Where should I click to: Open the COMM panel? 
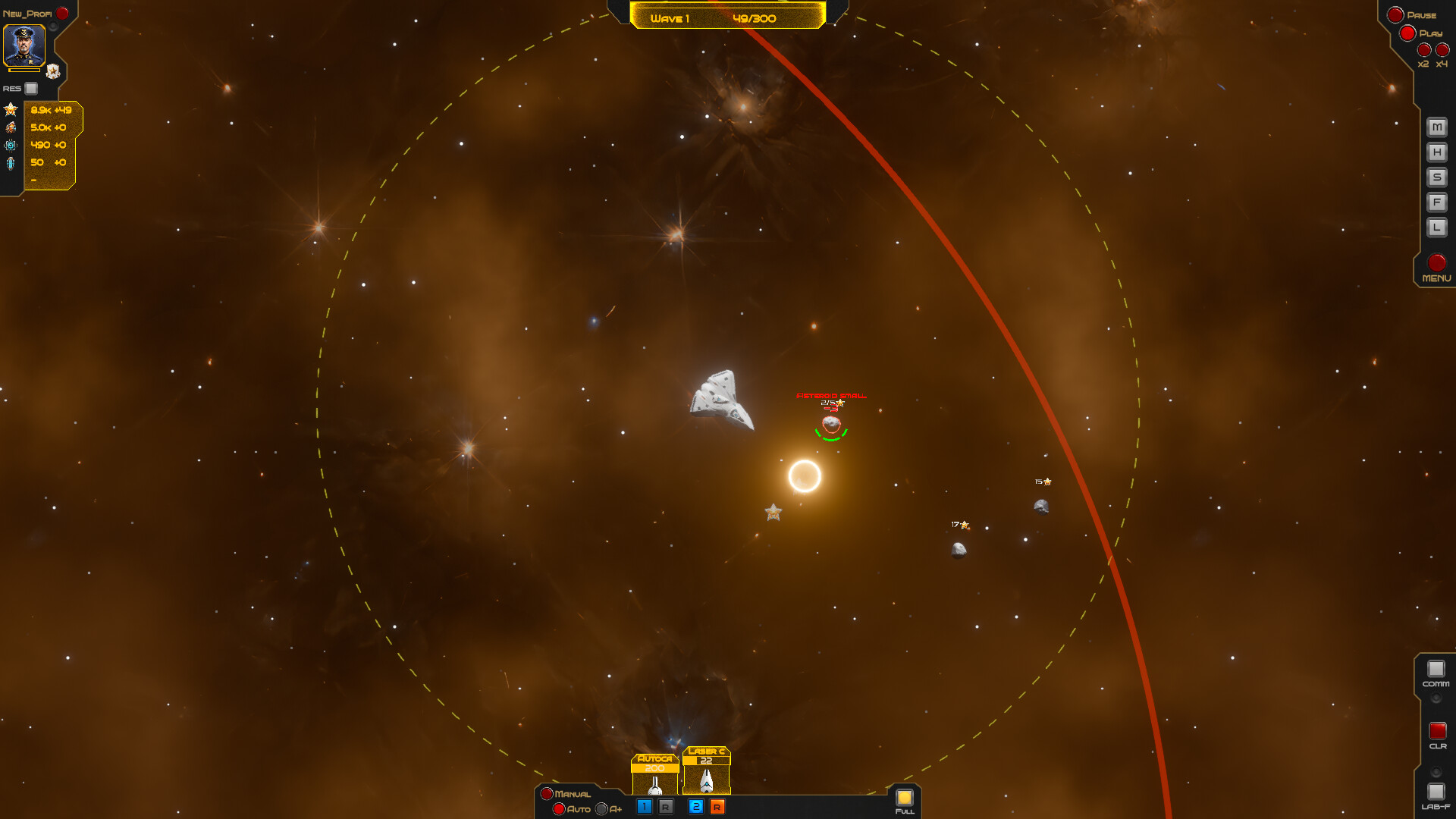(1436, 669)
